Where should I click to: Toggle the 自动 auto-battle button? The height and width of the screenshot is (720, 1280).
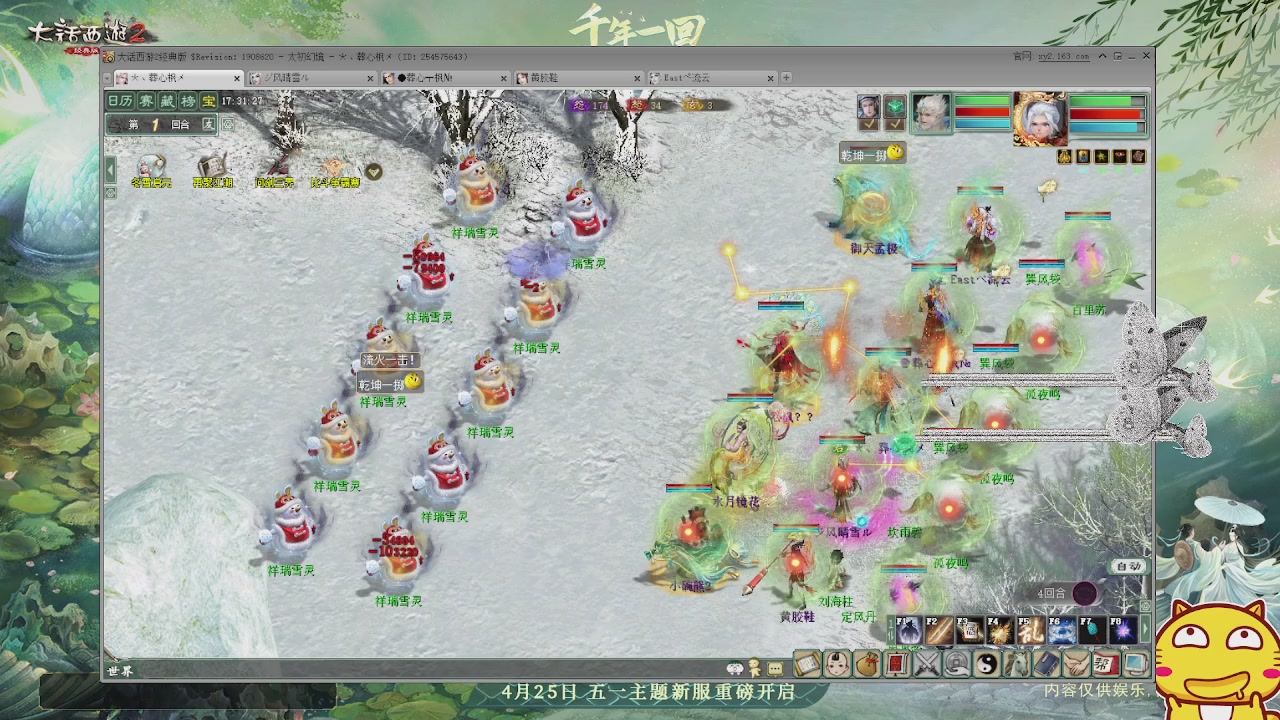coord(1128,566)
